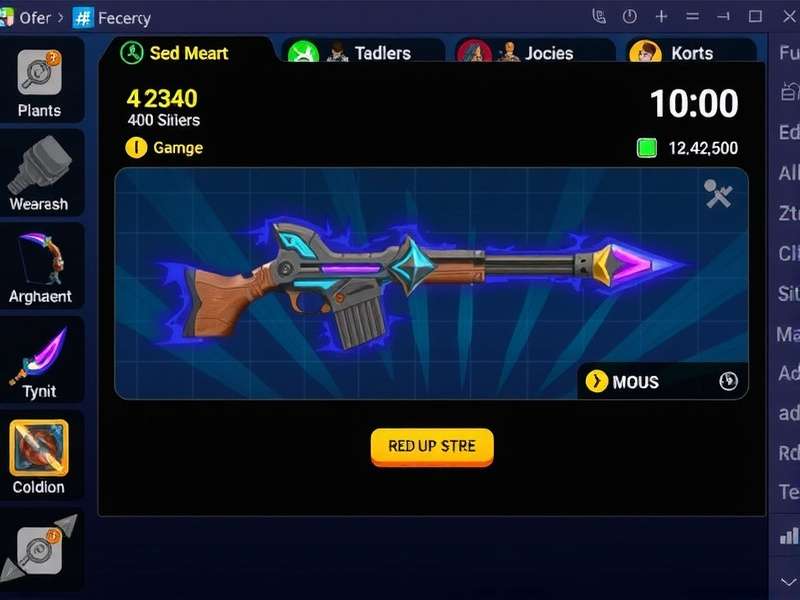Screen dimensions: 800x600
Task: Close the window with the X button
Action: [x=785, y=17]
